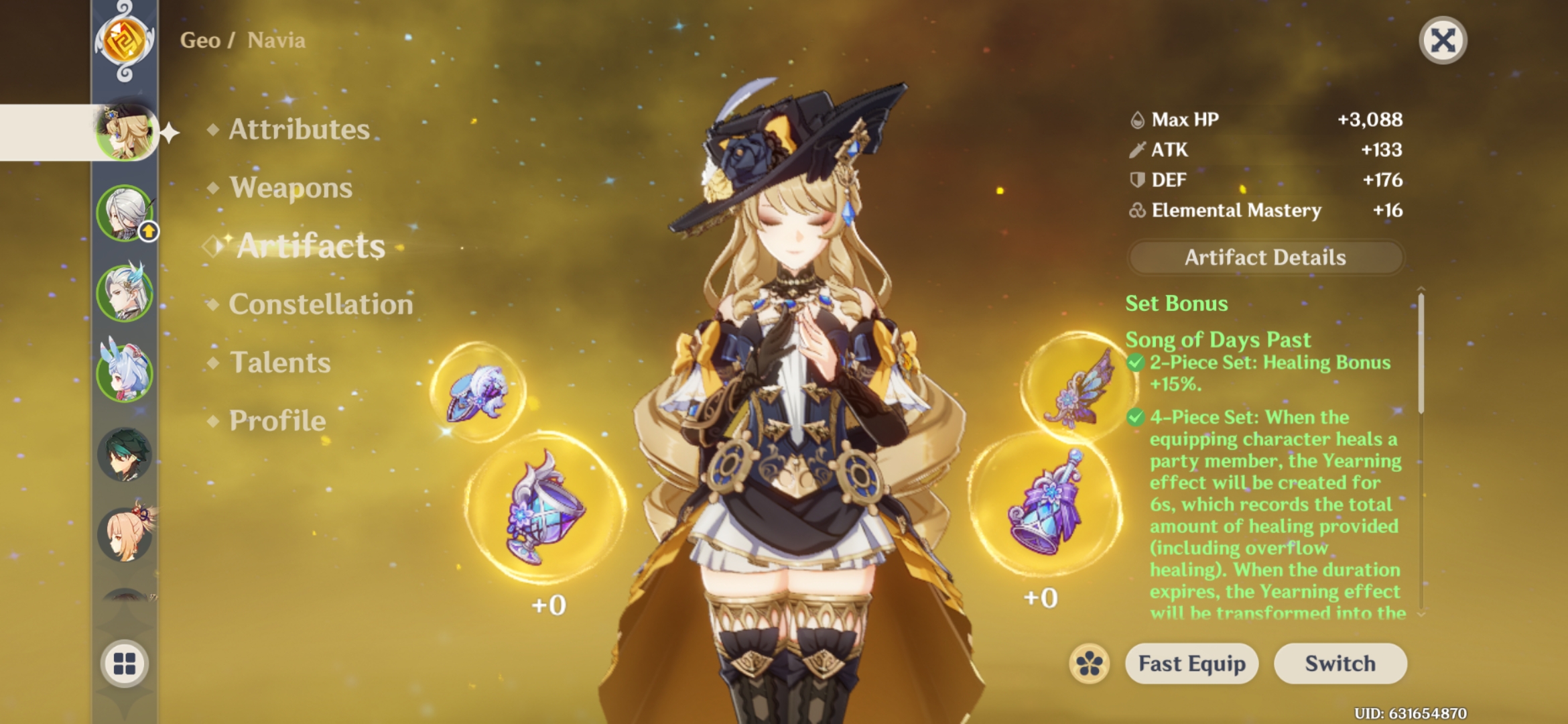Select the white-haired character portrait in sidebar
Image resolution: width=1568 pixels, height=724 pixels.
(126, 215)
